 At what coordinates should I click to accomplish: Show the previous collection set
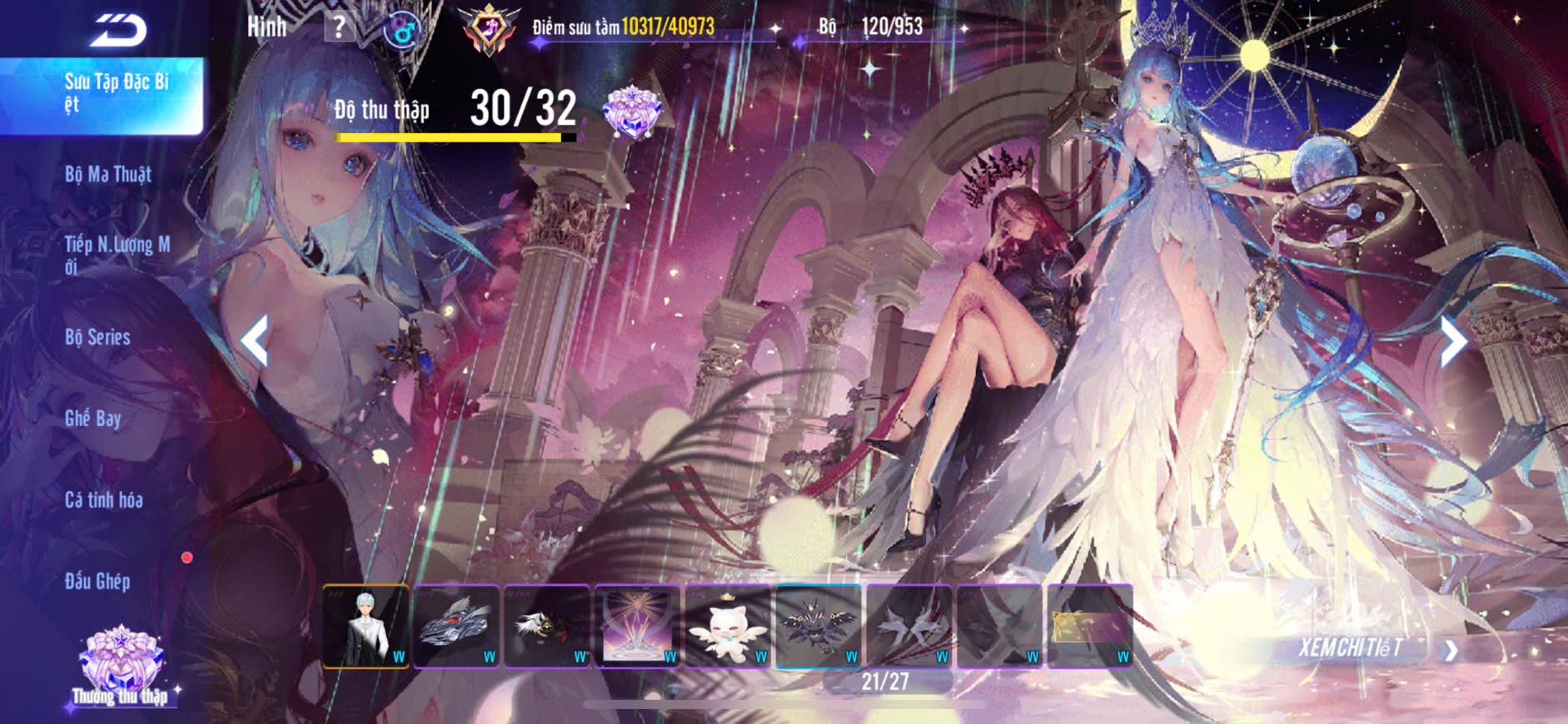coord(255,340)
